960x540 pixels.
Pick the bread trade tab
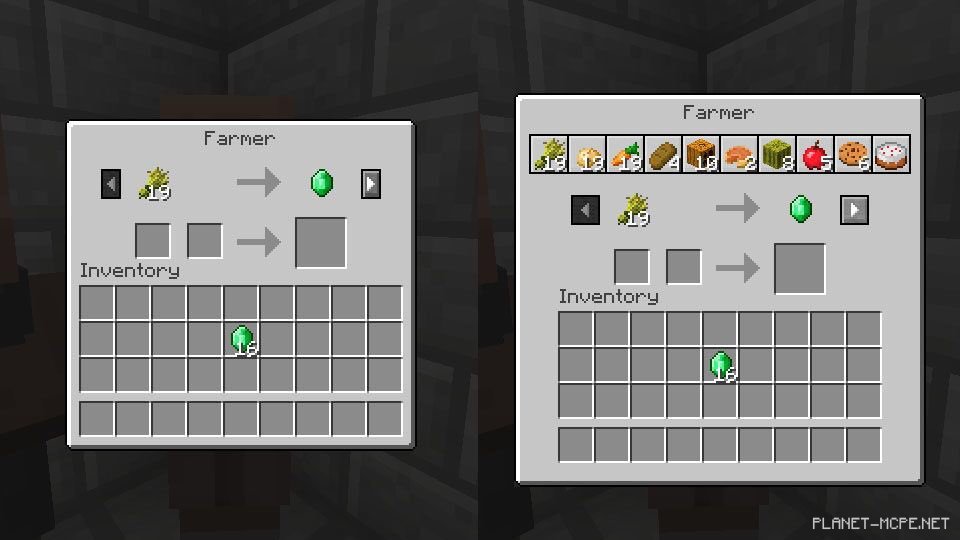coord(663,155)
